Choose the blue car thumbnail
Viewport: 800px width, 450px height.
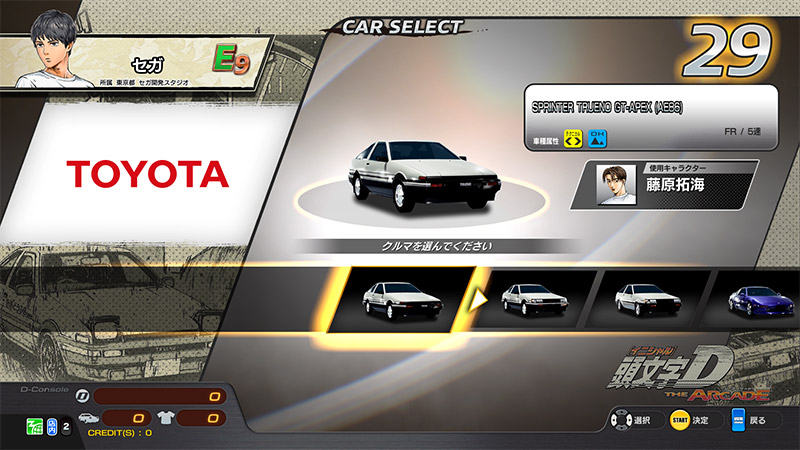pyautogui.click(x=763, y=299)
